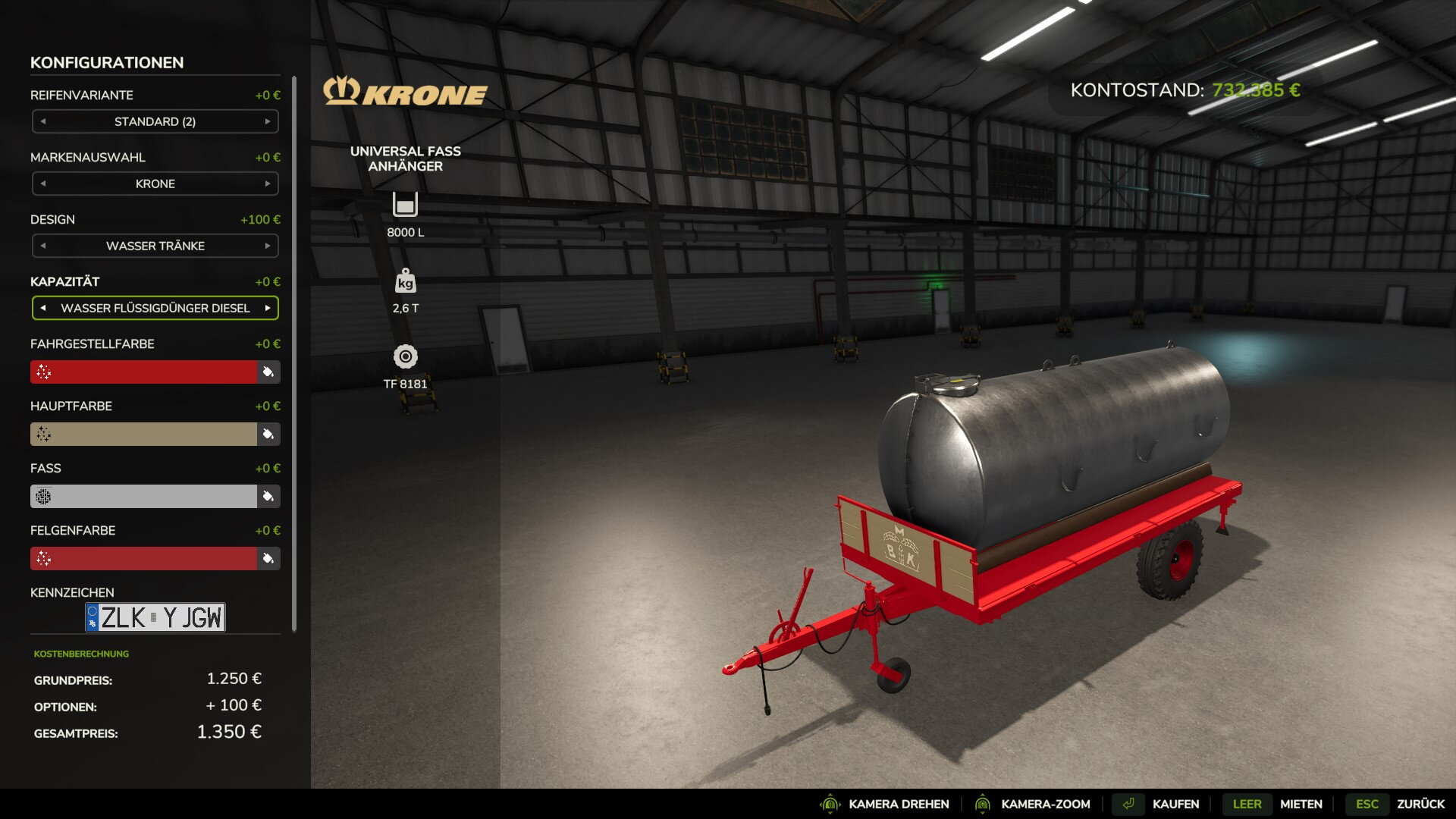Advance Kapazität to next option
The width and height of the screenshot is (1456, 819).
pos(267,308)
